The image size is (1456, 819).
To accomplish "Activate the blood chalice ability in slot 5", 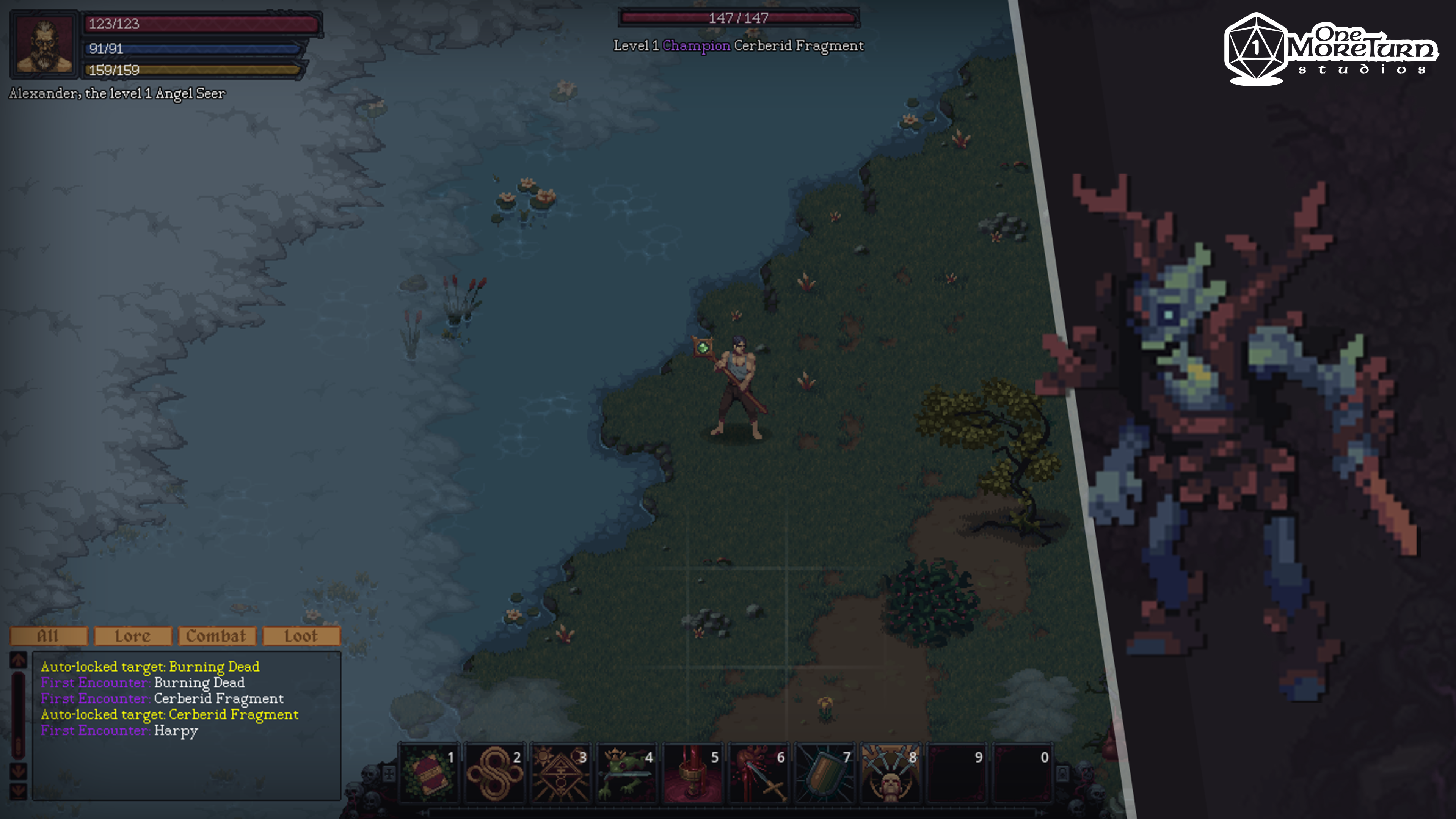I will 693,773.
